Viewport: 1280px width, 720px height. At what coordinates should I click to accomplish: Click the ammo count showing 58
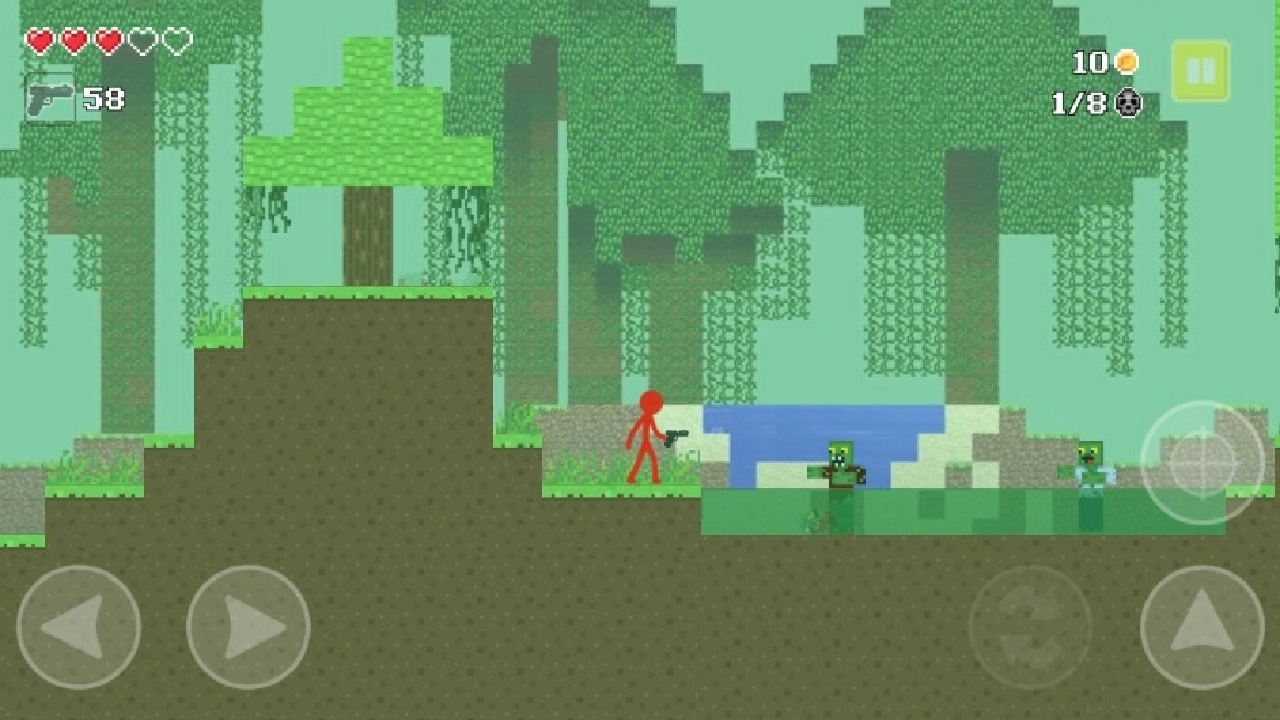(x=103, y=98)
